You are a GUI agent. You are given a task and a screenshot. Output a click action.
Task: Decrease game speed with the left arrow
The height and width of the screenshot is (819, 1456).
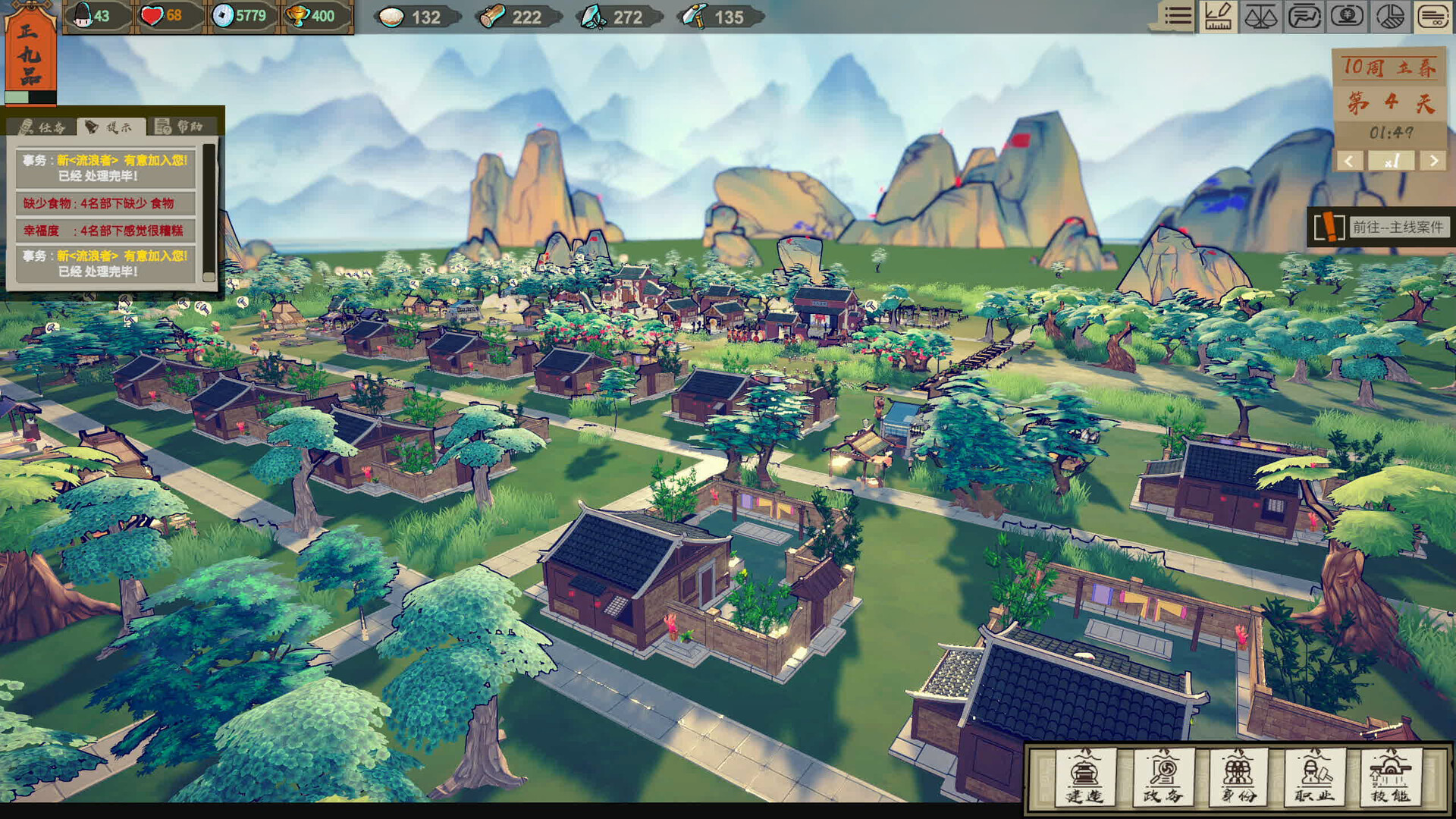point(1348,161)
